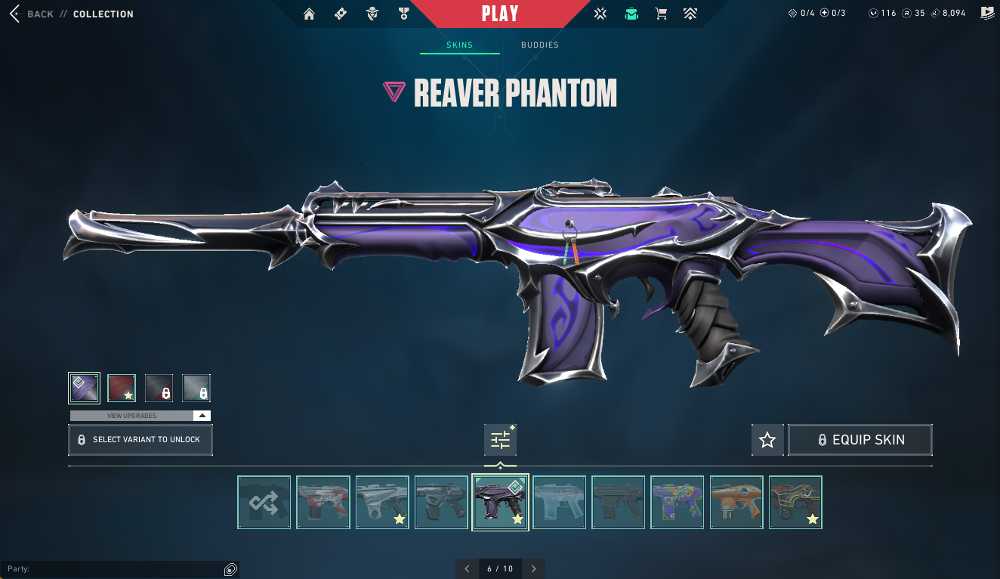Screen dimensions: 1000x579
Task: Select the red-and-white Phantom skin thumbnail
Action: coord(323,501)
